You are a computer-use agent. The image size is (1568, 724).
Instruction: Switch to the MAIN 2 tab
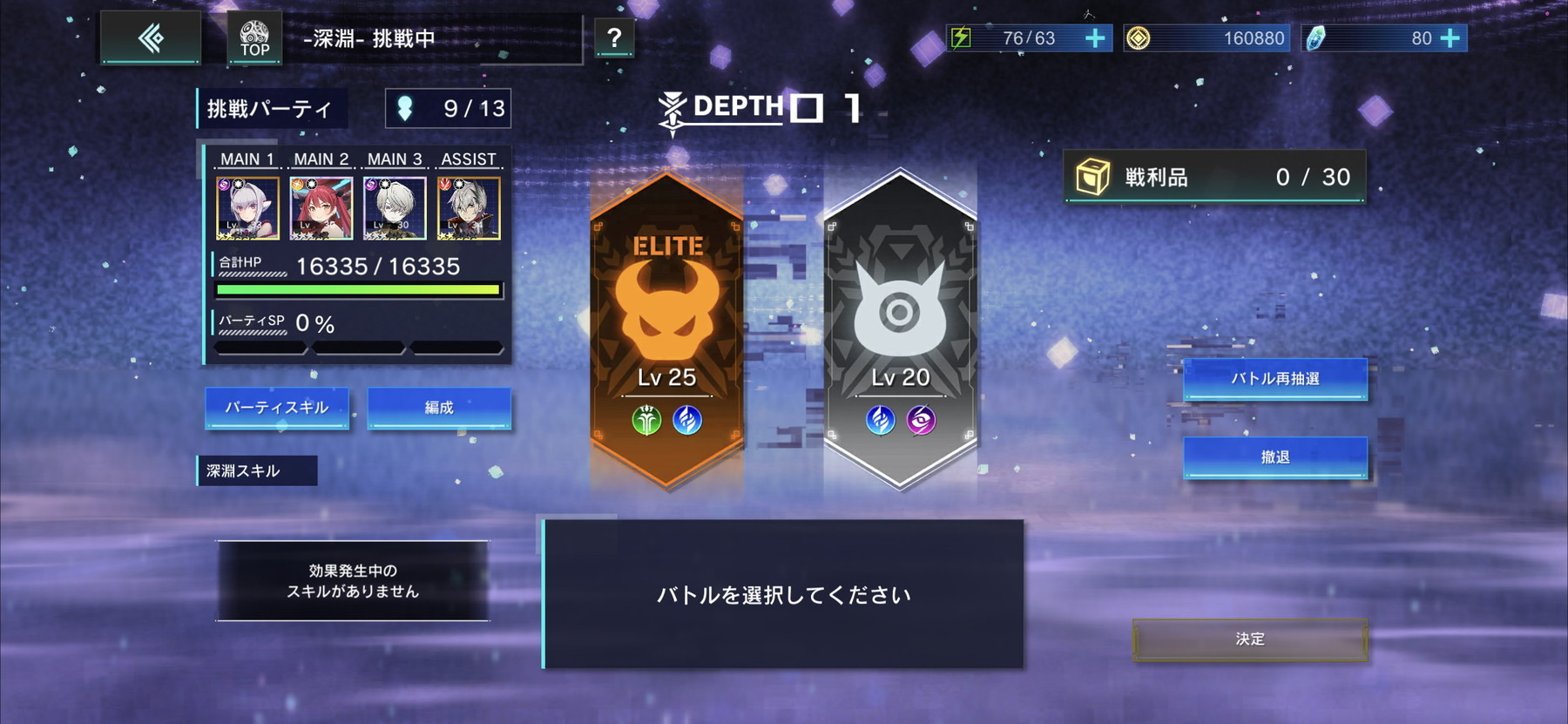pyautogui.click(x=321, y=159)
